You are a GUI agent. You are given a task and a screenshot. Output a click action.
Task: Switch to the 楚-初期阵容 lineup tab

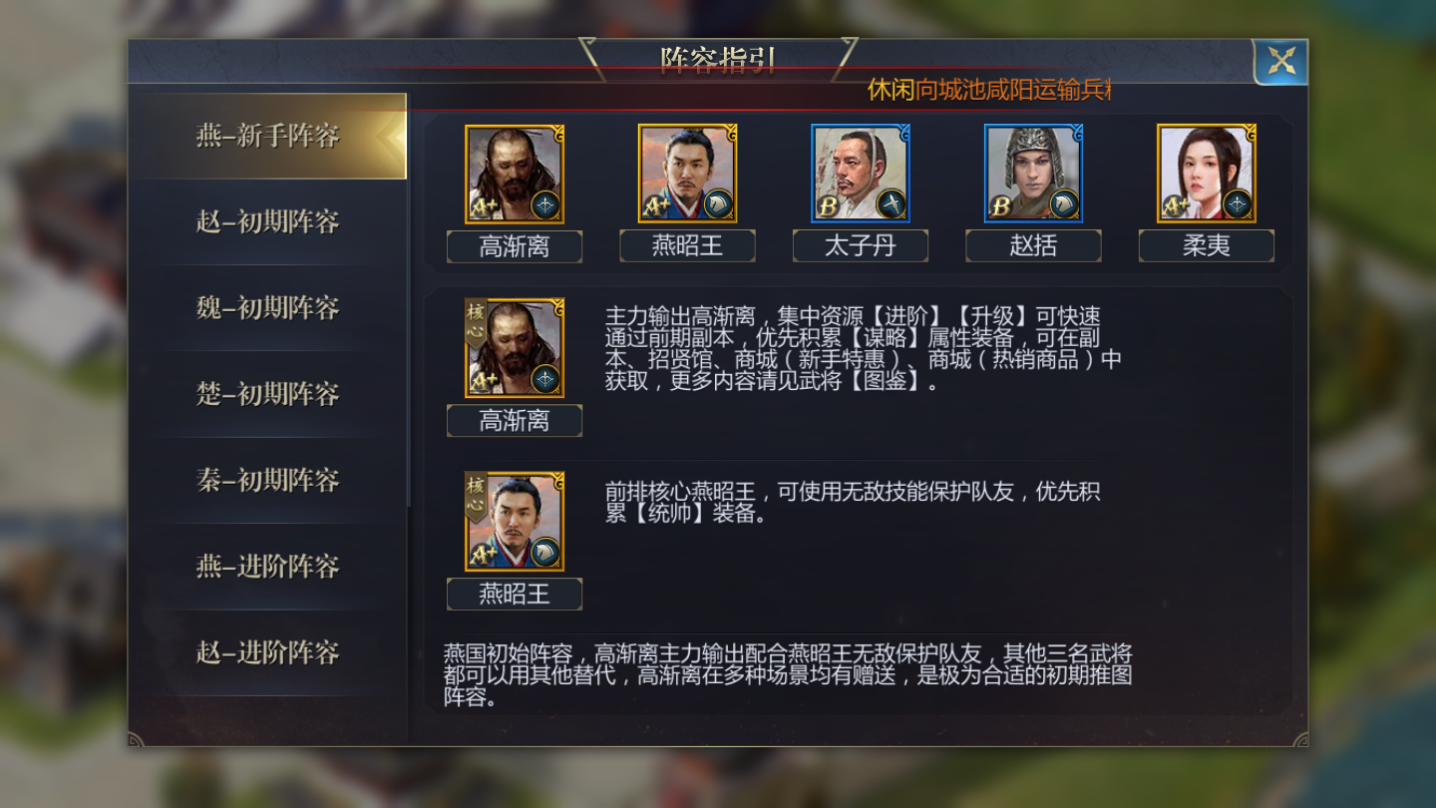click(268, 396)
